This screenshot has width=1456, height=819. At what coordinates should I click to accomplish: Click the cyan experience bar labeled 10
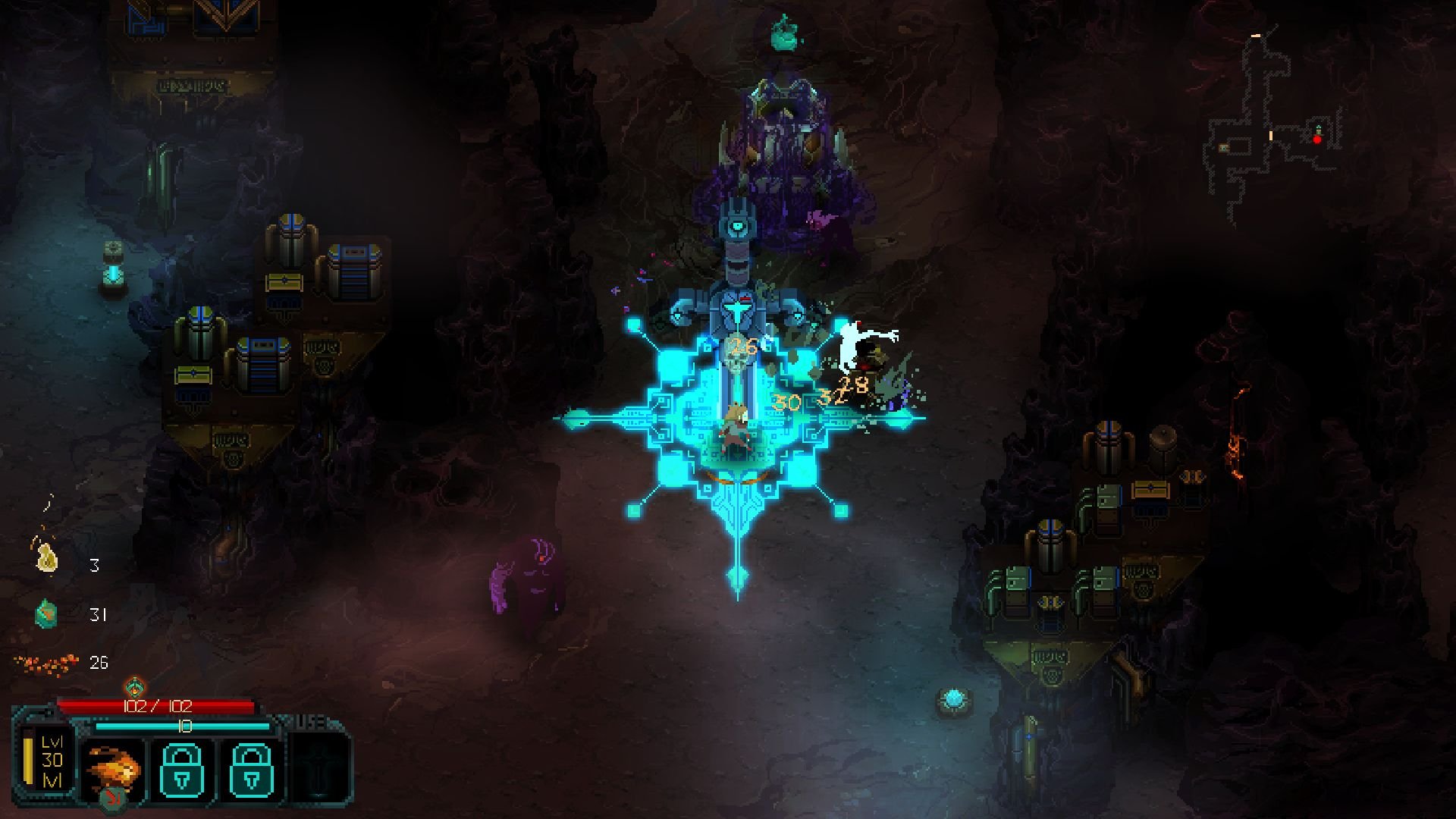pos(184,726)
